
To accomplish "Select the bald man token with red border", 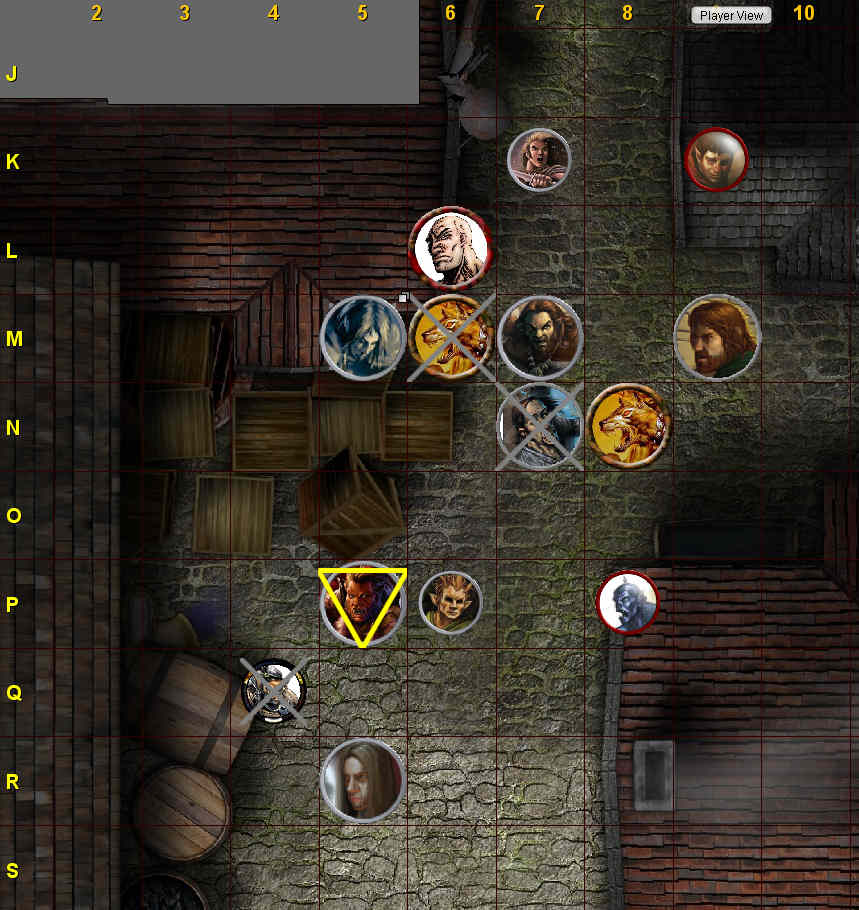I will pos(451,245).
